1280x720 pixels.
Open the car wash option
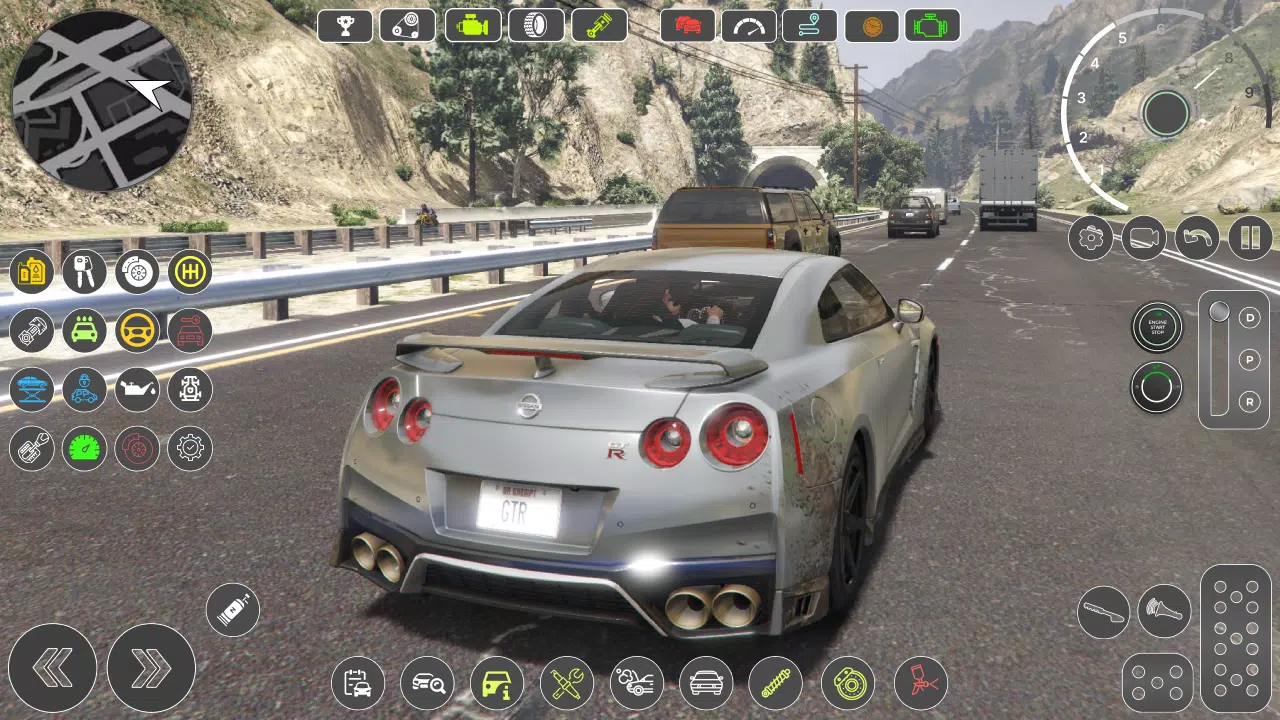coord(84,331)
